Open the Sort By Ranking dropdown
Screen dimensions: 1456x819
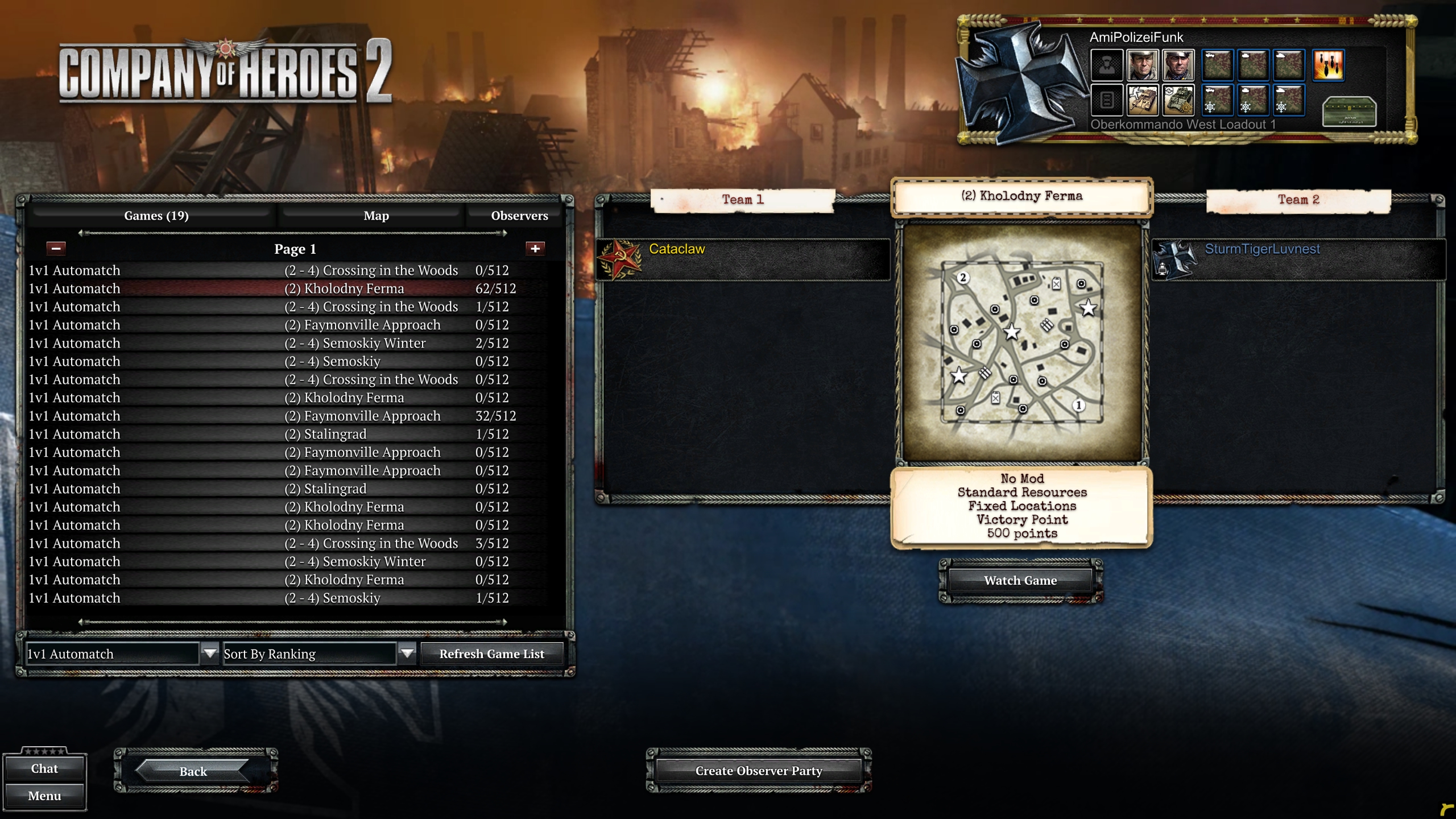(x=407, y=653)
